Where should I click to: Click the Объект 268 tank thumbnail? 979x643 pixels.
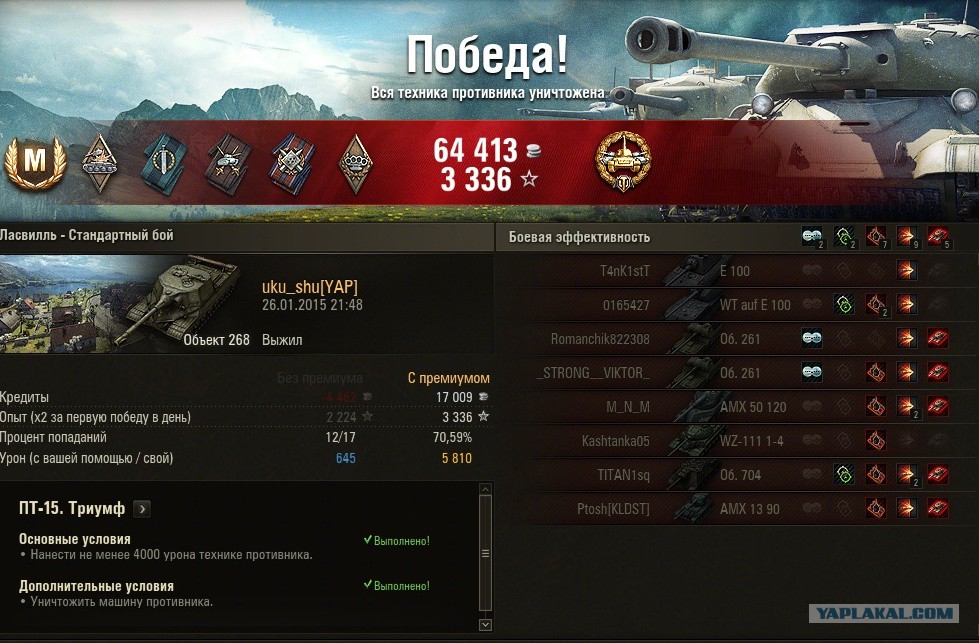pos(195,295)
